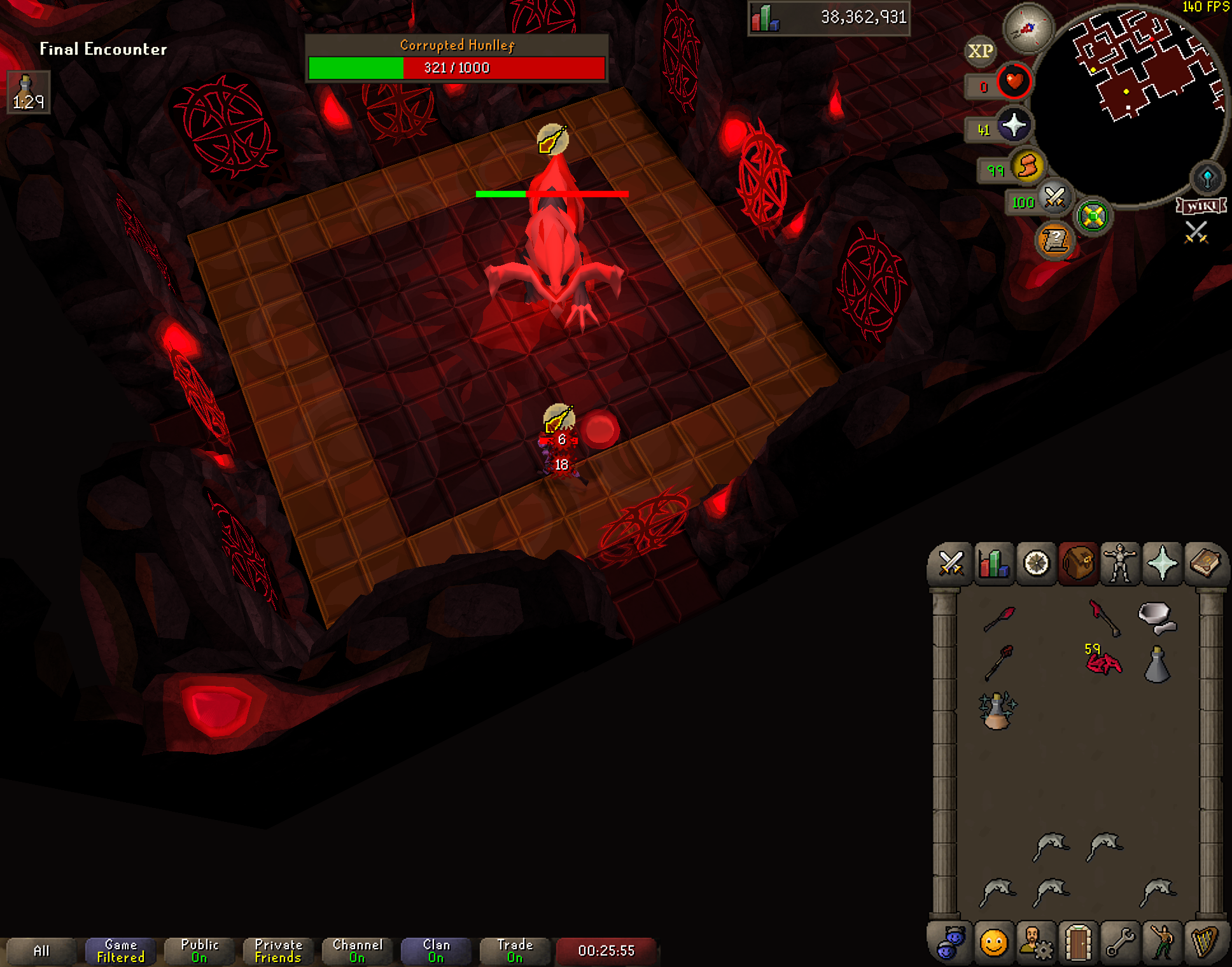
Task: Switch to the Prayer tab
Action: point(1162,564)
